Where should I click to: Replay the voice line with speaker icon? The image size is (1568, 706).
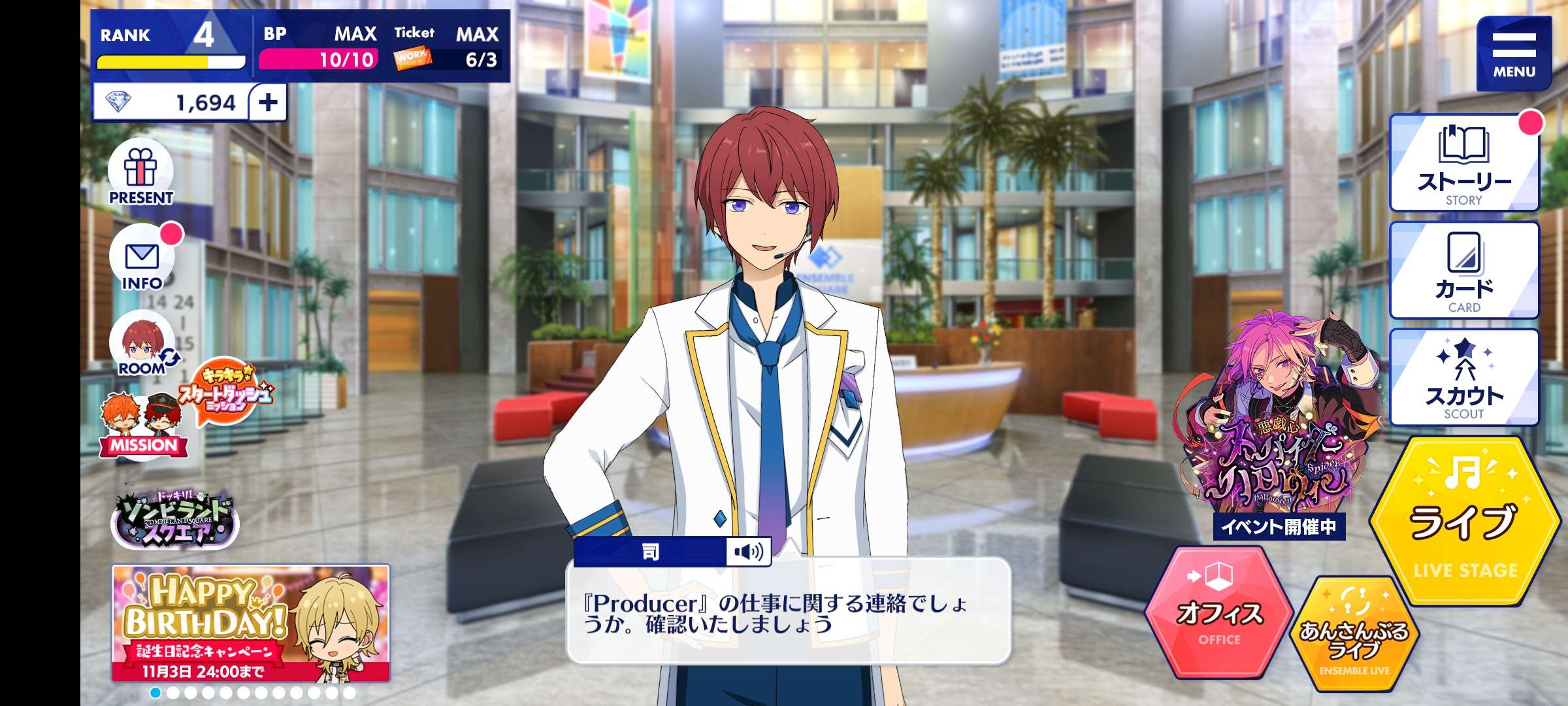point(749,552)
